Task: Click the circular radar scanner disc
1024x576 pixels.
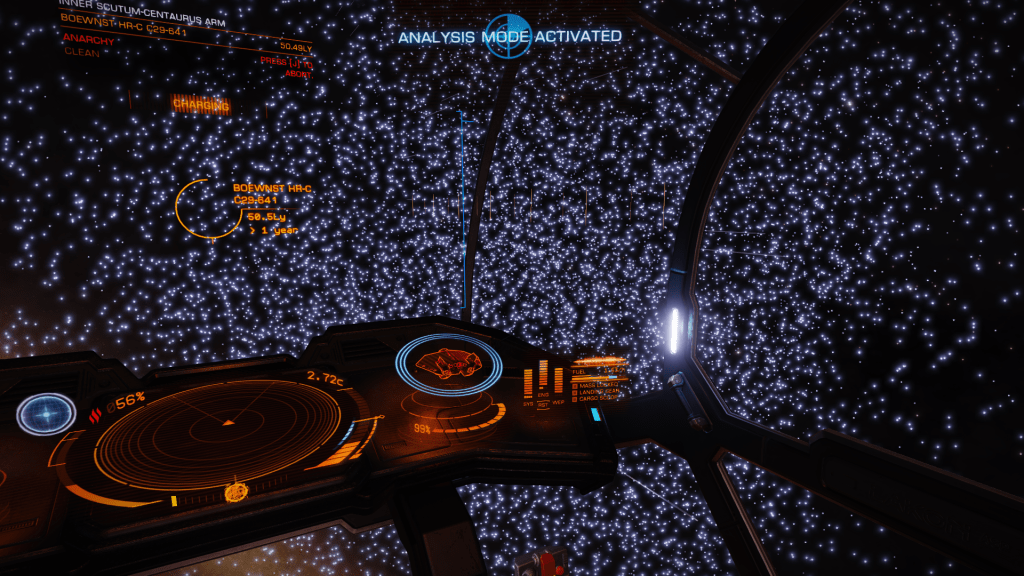Action: (x=218, y=424)
